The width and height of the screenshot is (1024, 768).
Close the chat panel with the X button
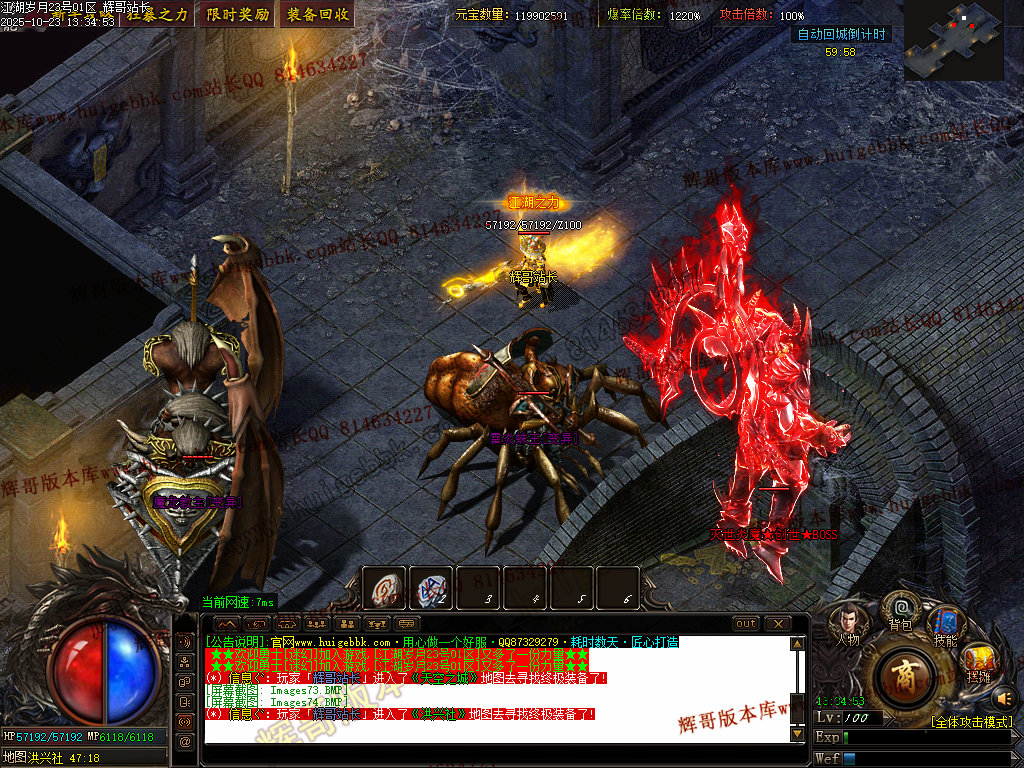point(777,624)
